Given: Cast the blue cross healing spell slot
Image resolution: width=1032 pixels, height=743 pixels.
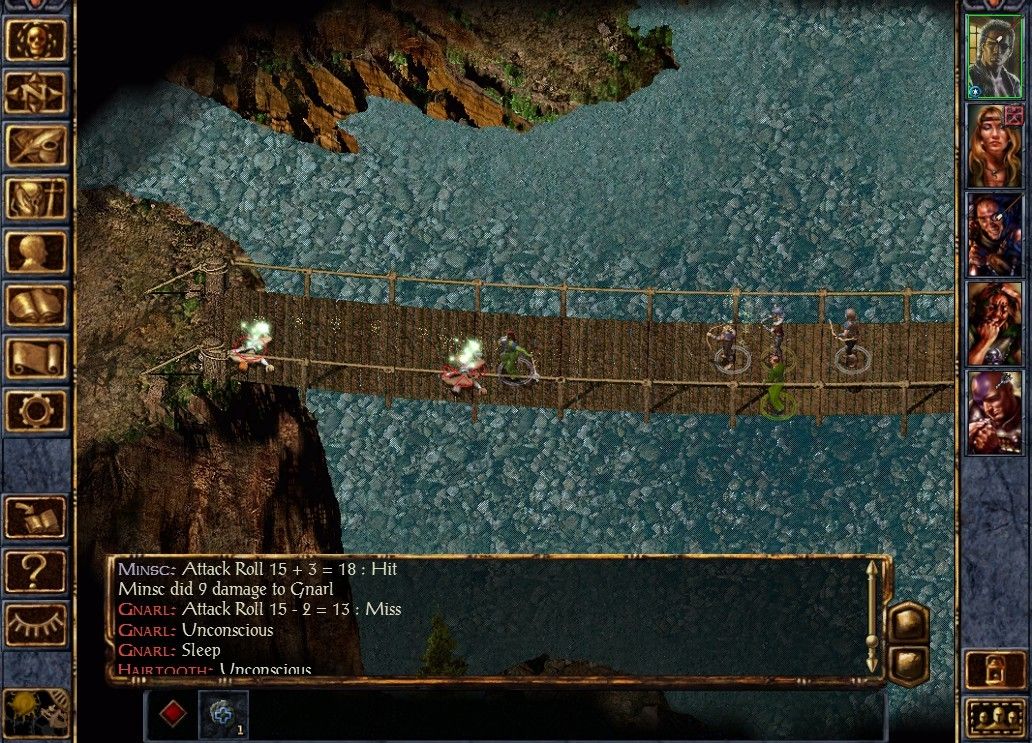Looking at the screenshot, I should pyautogui.click(x=222, y=714).
